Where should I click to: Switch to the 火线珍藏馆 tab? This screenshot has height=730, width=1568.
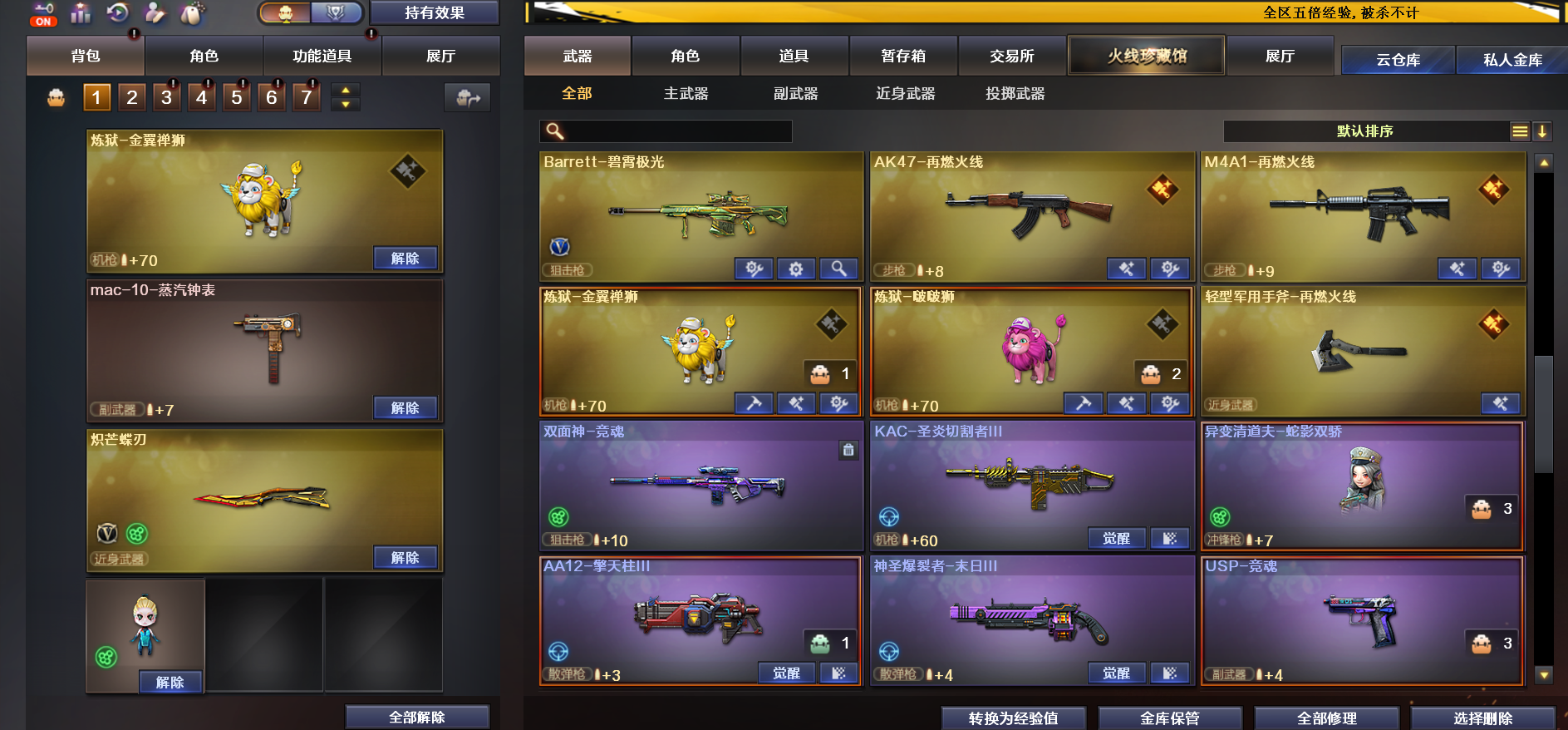tap(1146, 56)
